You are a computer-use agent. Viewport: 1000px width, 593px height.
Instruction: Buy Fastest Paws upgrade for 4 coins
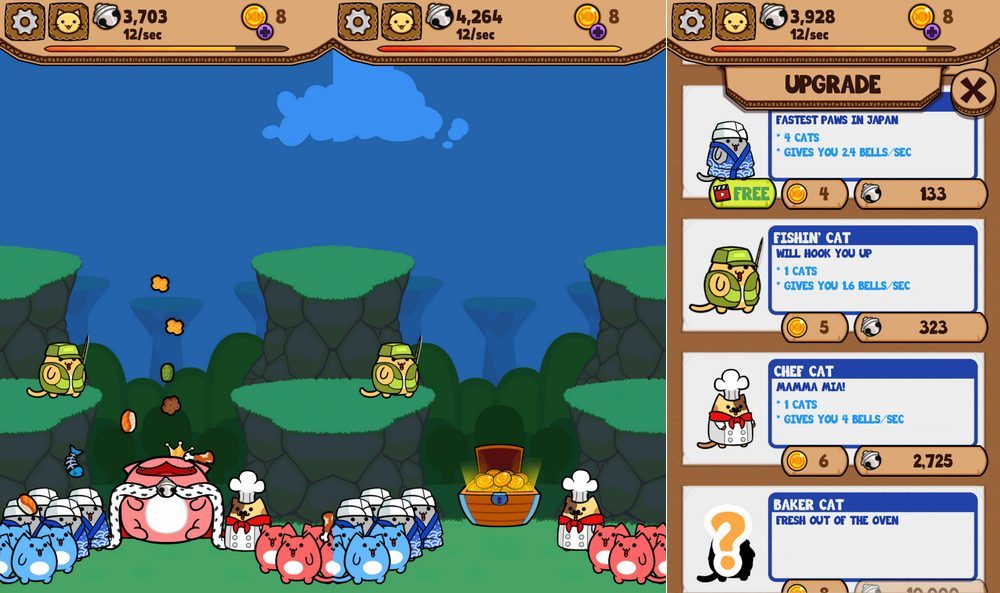pos(813,194)
